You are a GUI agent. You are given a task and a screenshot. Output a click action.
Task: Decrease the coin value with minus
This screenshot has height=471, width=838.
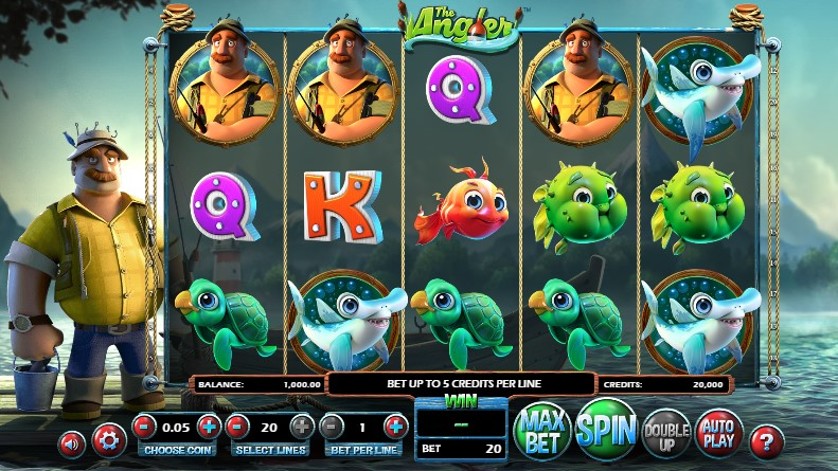coord(146,427)
